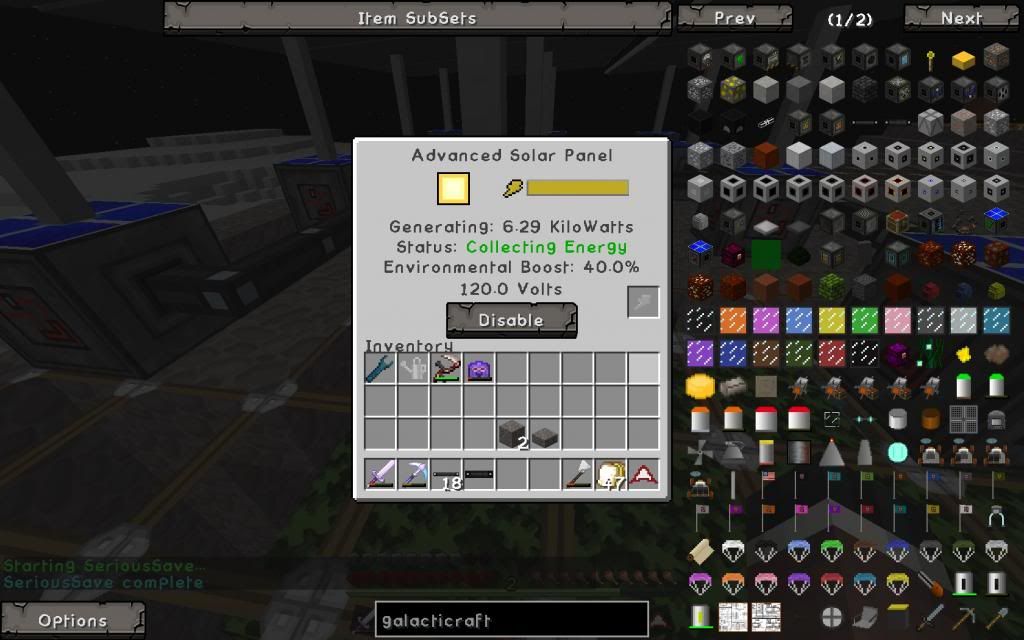This screenshot has height=640, width=1024.
Task: Click the Disable button on the solar panel
Action: point(511,320)
